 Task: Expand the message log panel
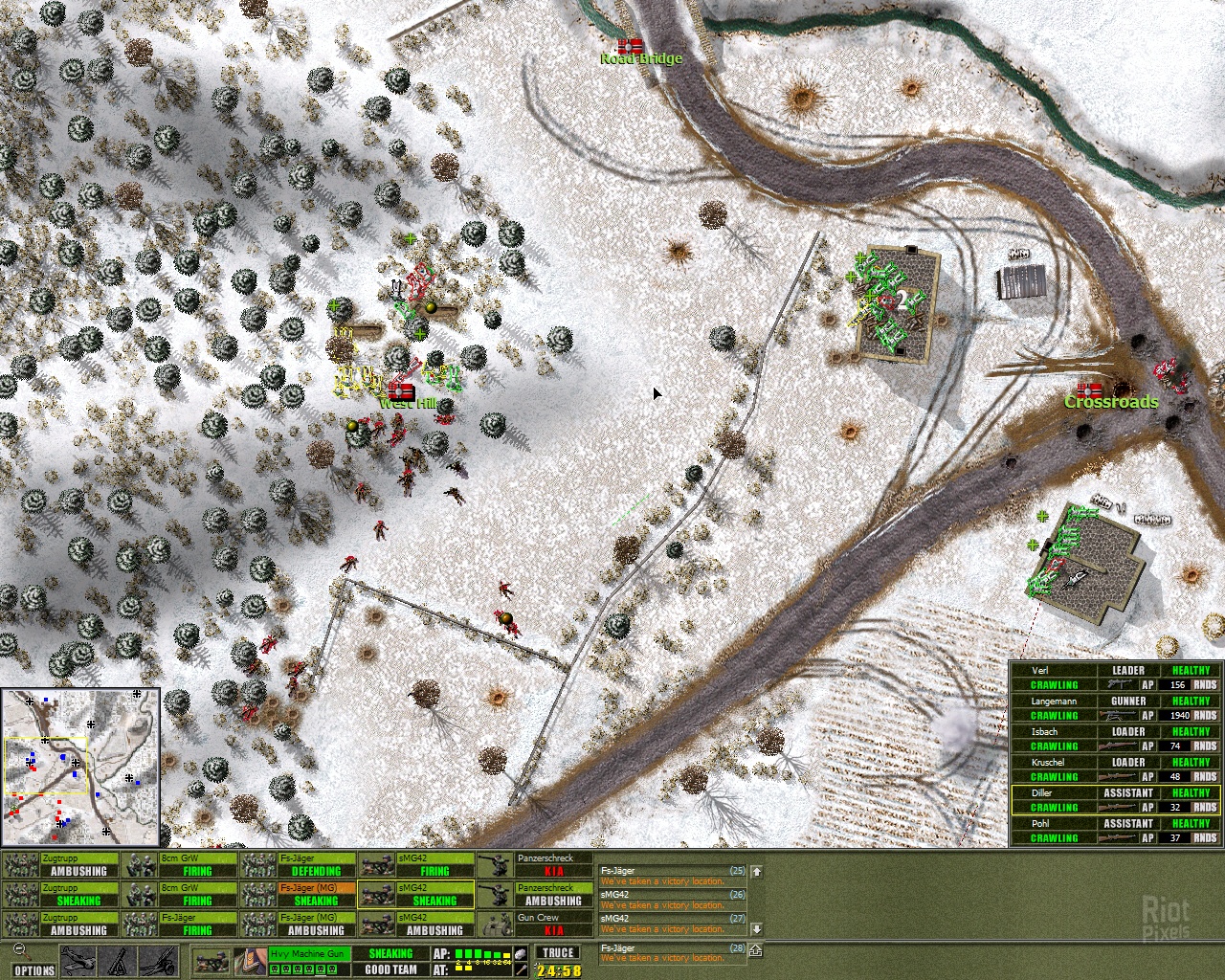point(756,950)
